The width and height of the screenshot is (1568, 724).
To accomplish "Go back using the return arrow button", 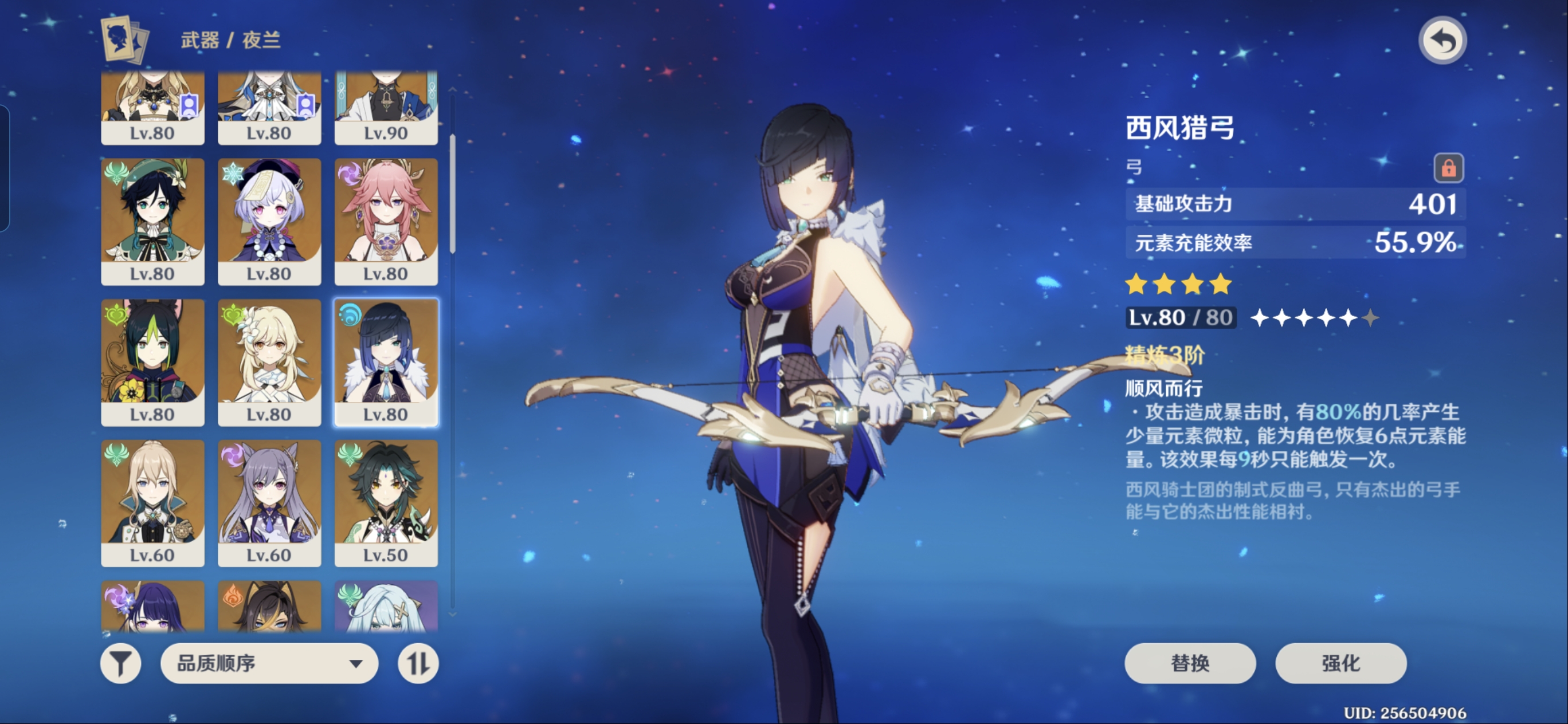I will point(1442,41).
